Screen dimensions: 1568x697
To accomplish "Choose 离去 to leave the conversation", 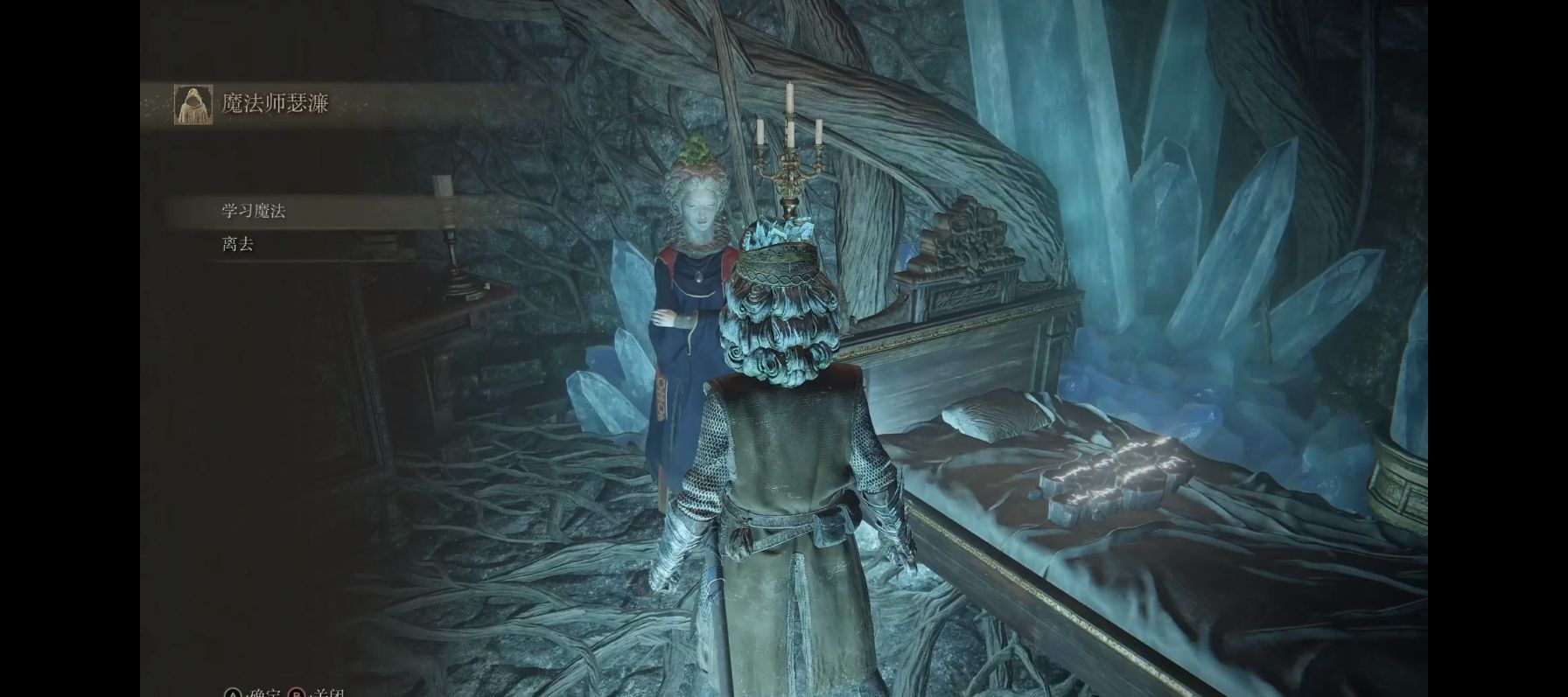I will pos(238,245).
